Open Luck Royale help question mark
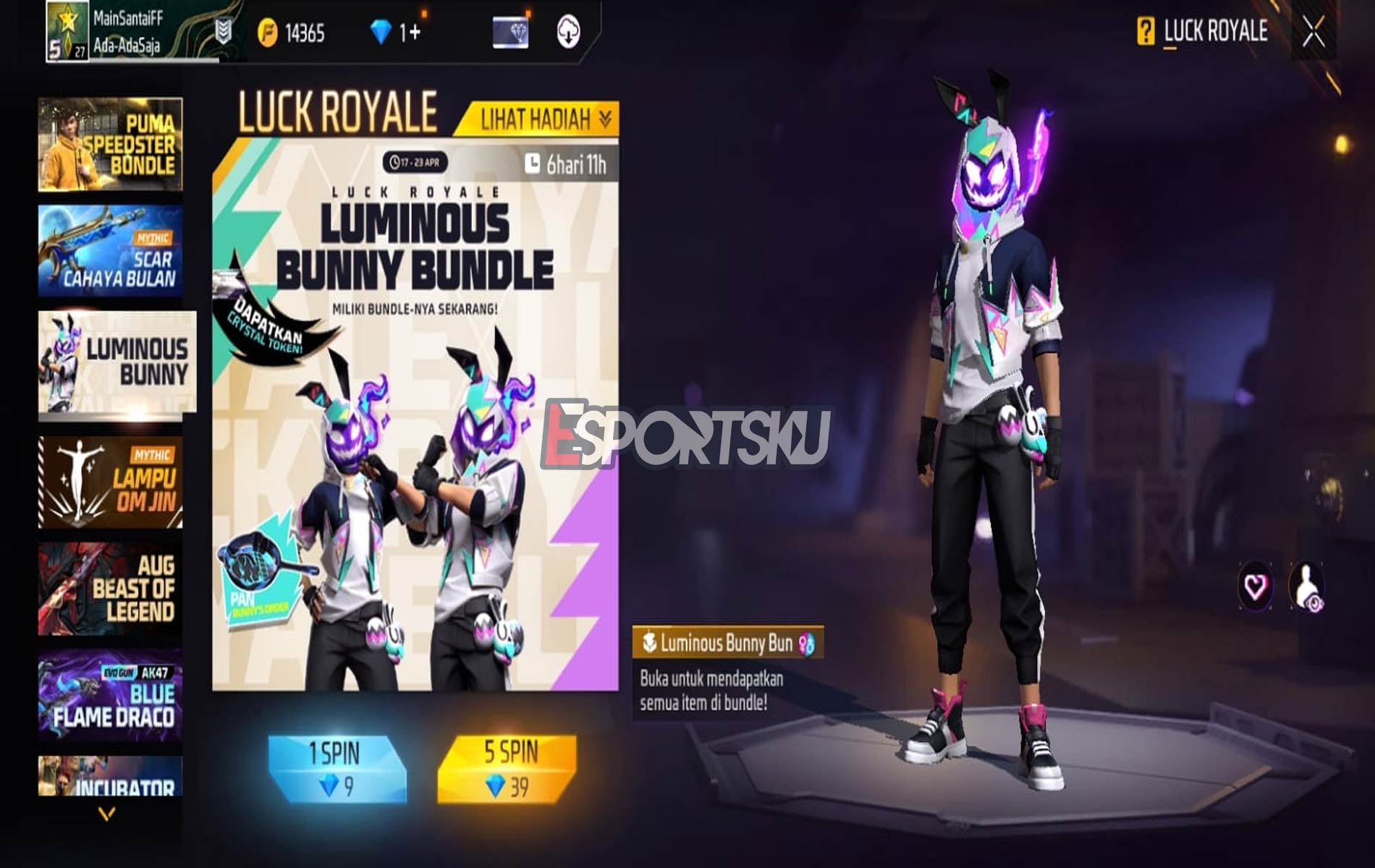This screenshot has width=1375, height=868. (1146, 30)
